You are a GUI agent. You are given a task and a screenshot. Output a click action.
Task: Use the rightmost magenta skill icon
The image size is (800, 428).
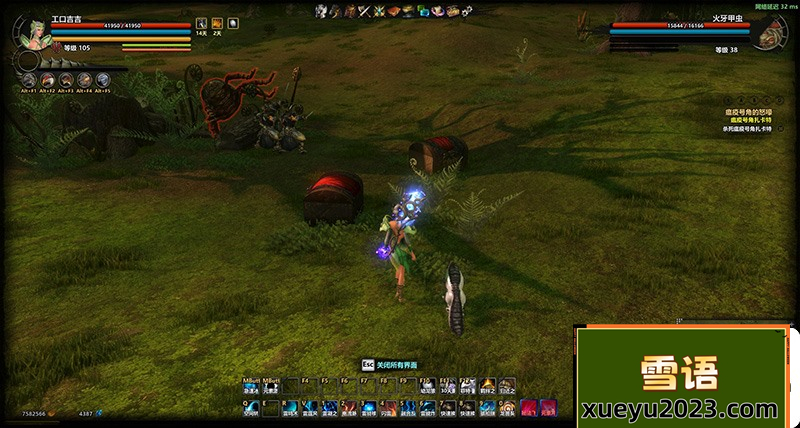[x=547, y=408]
